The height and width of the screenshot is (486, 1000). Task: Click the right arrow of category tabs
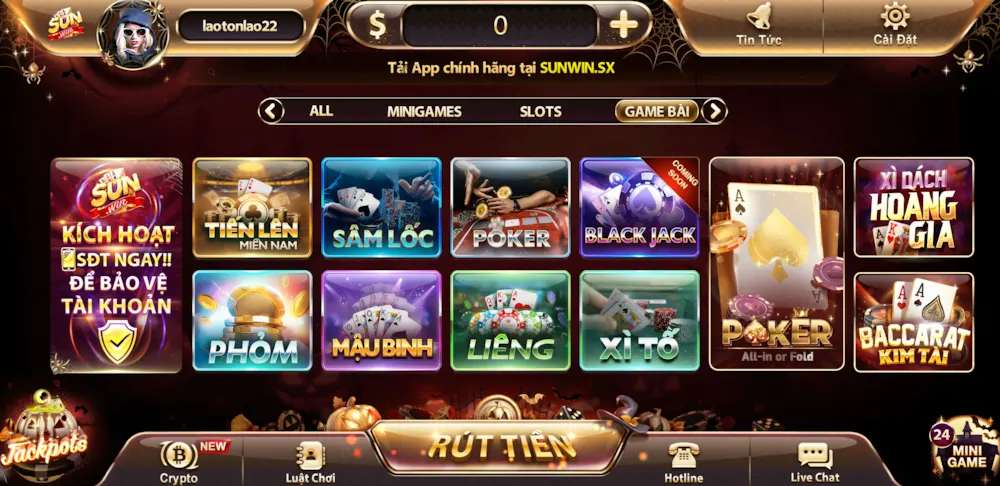coord(714,111)
